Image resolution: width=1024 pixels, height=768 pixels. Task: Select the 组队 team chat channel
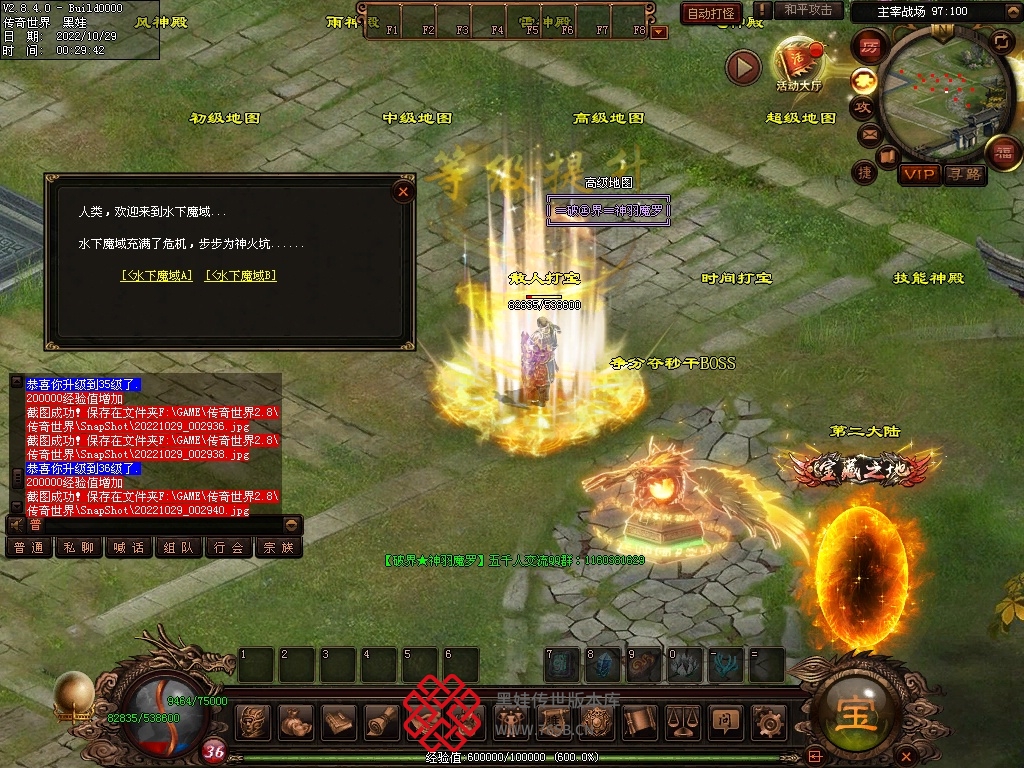coord(179,548)
